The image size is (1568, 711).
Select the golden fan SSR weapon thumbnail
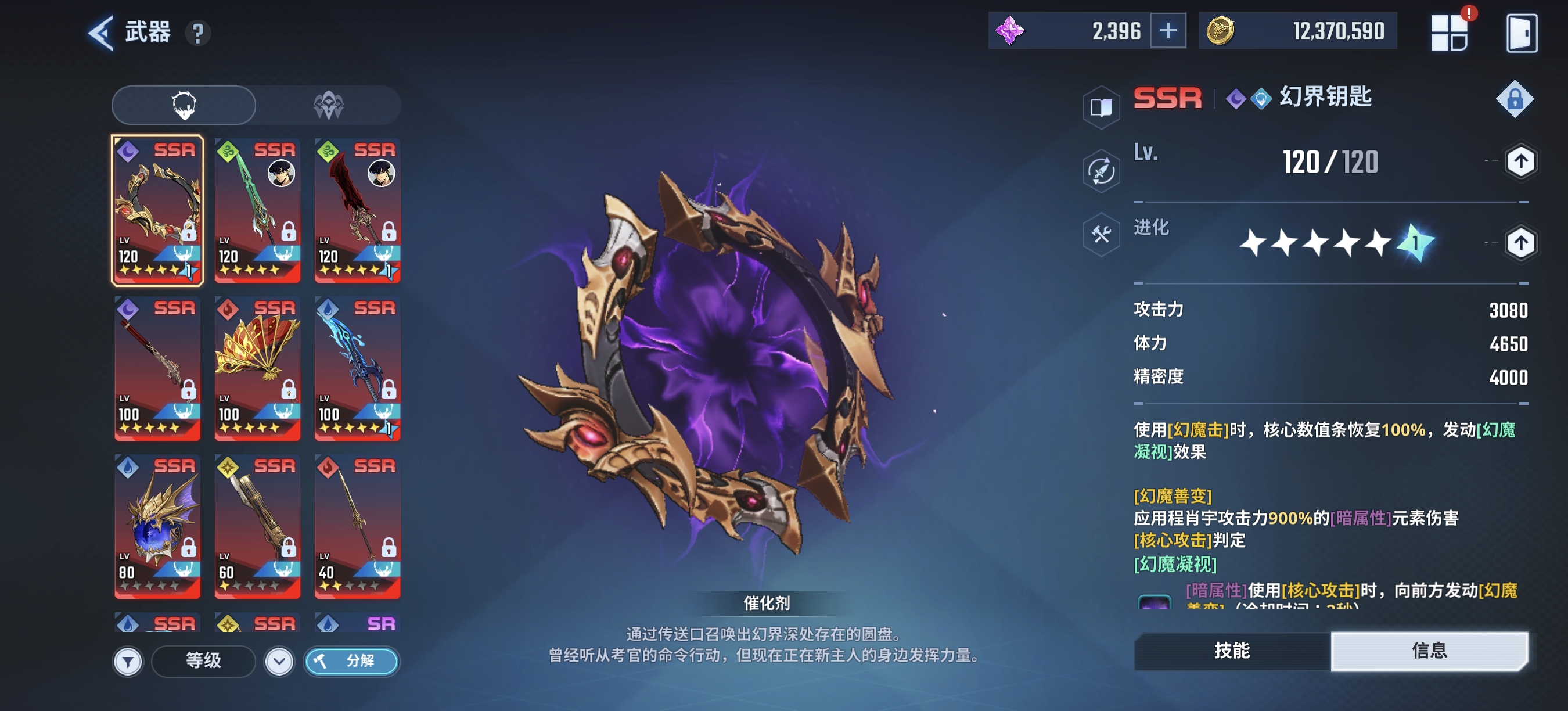pyautogui.click(x=257, y=368)
